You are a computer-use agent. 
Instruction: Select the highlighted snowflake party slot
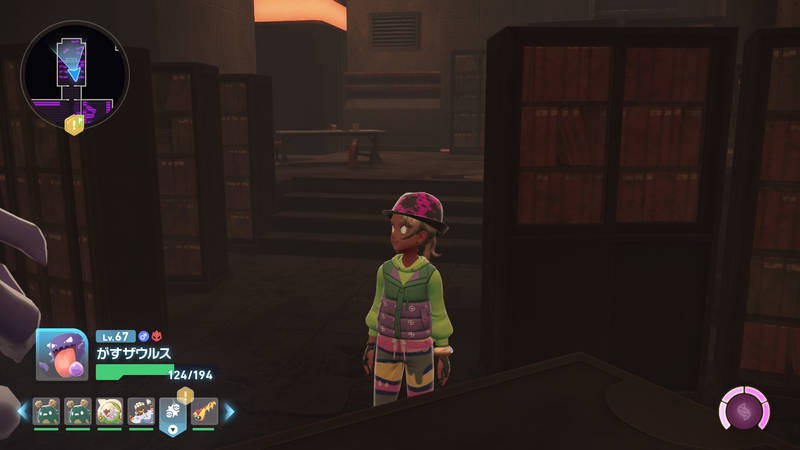click(172, 413)
